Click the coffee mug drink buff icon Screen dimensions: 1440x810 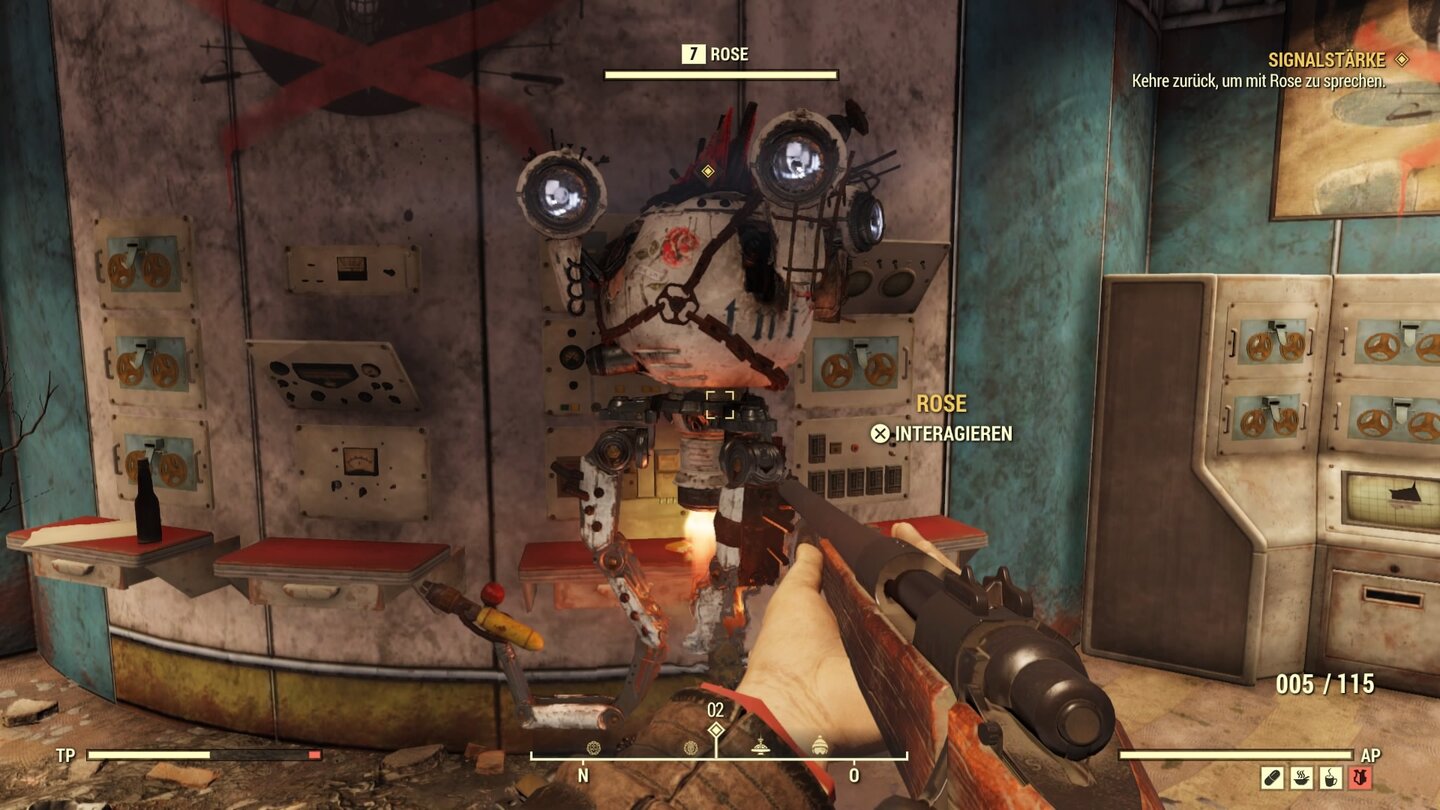1330,777
